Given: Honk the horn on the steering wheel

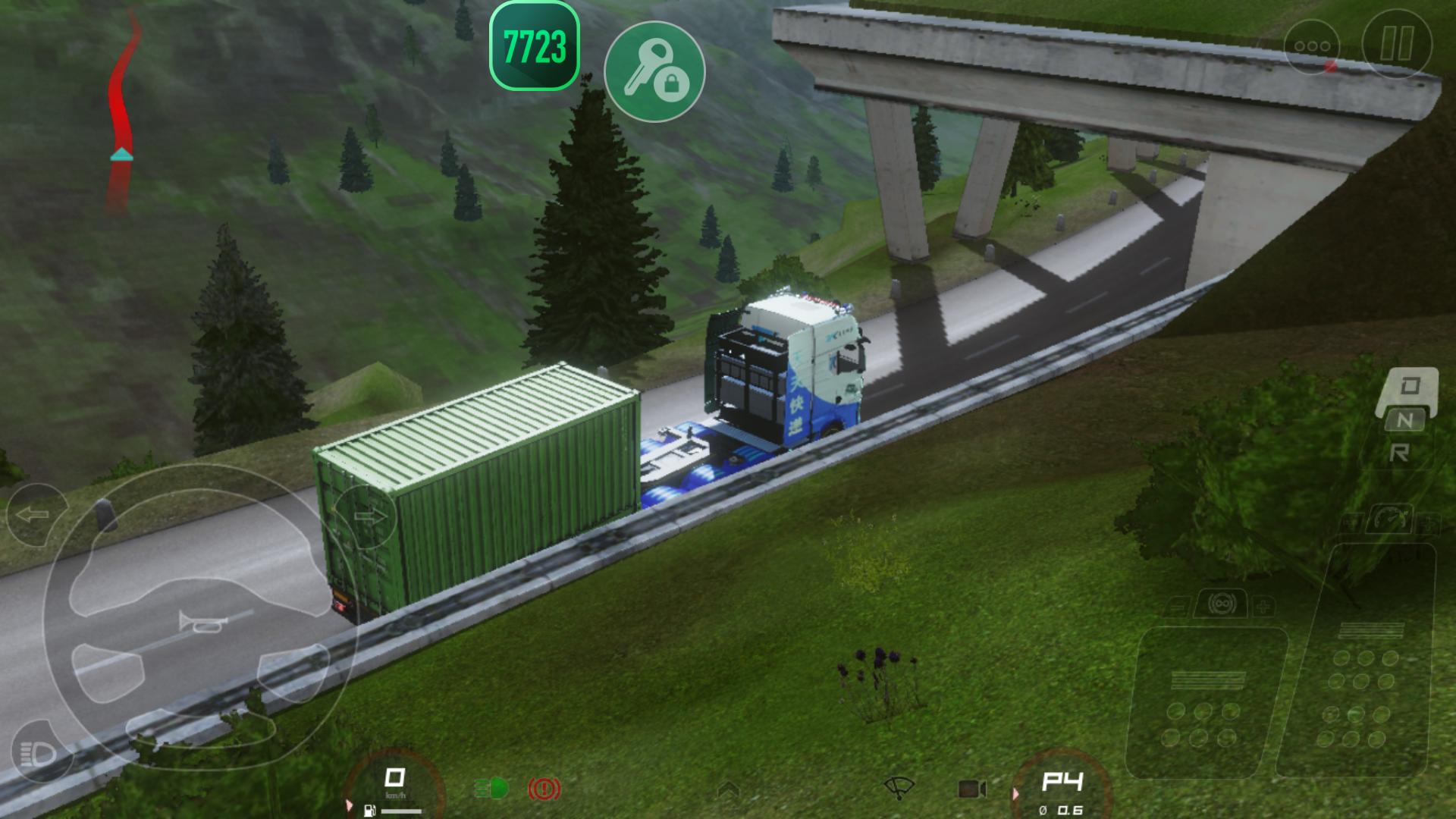Looking at the screenshot, I should (202, 623).
